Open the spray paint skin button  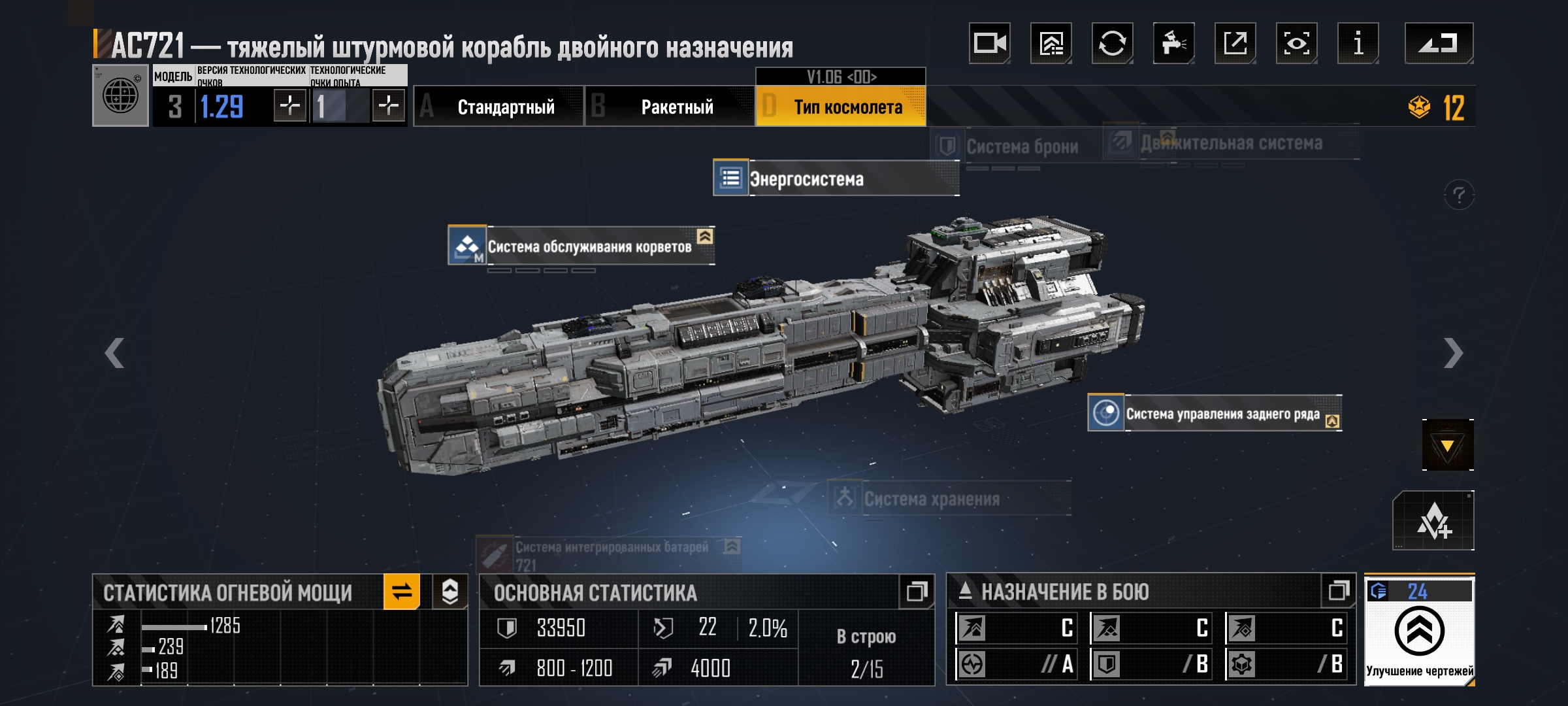point(1173,44)
